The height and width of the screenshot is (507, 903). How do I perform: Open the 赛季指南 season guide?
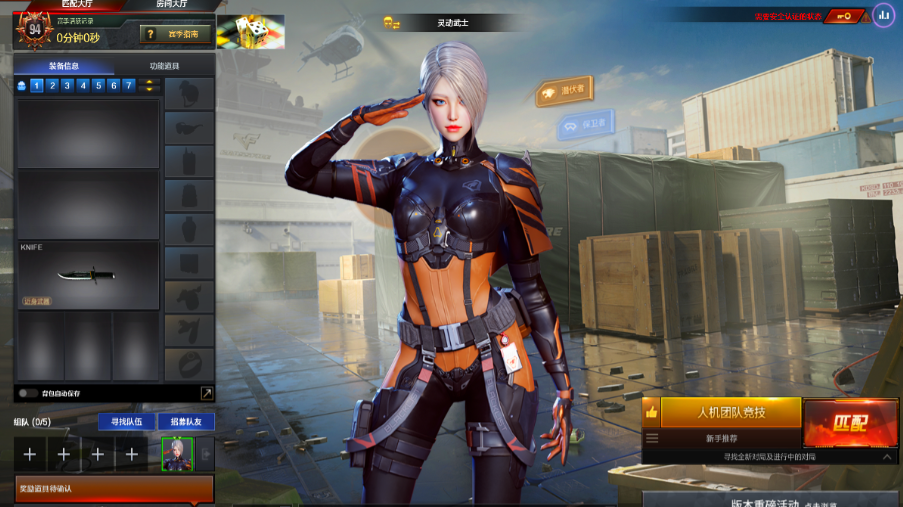pyautogui.click(x=176, y=34)
